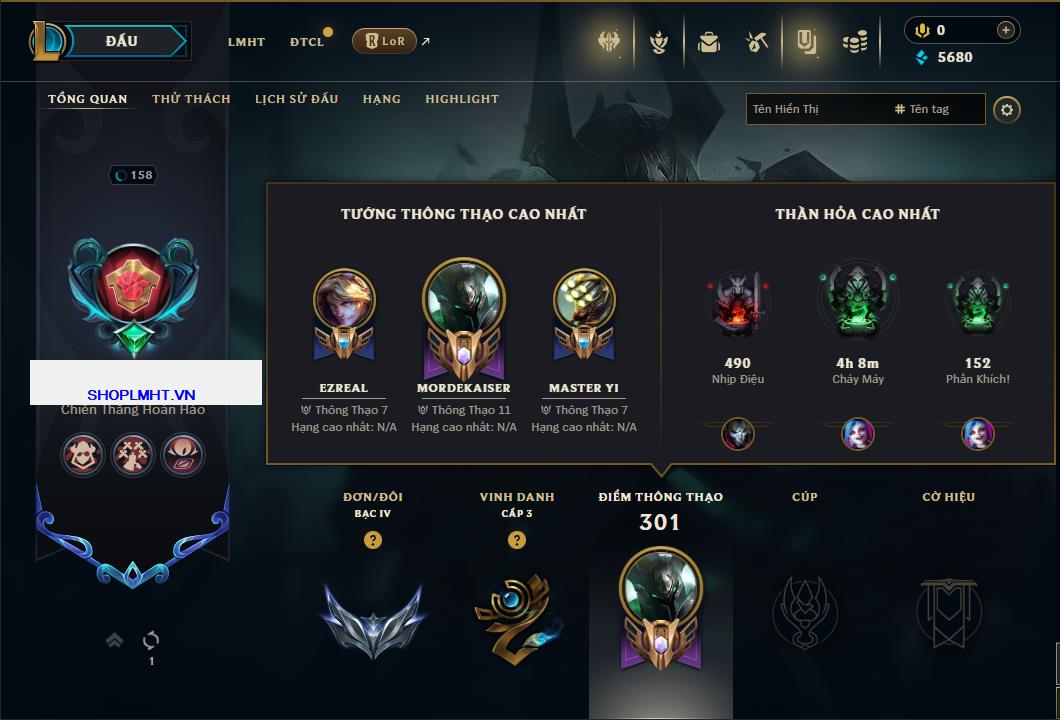The image size is (1060, 720).
Task: View the Cờ Hiệu banner section
Action: click(948, 610)
